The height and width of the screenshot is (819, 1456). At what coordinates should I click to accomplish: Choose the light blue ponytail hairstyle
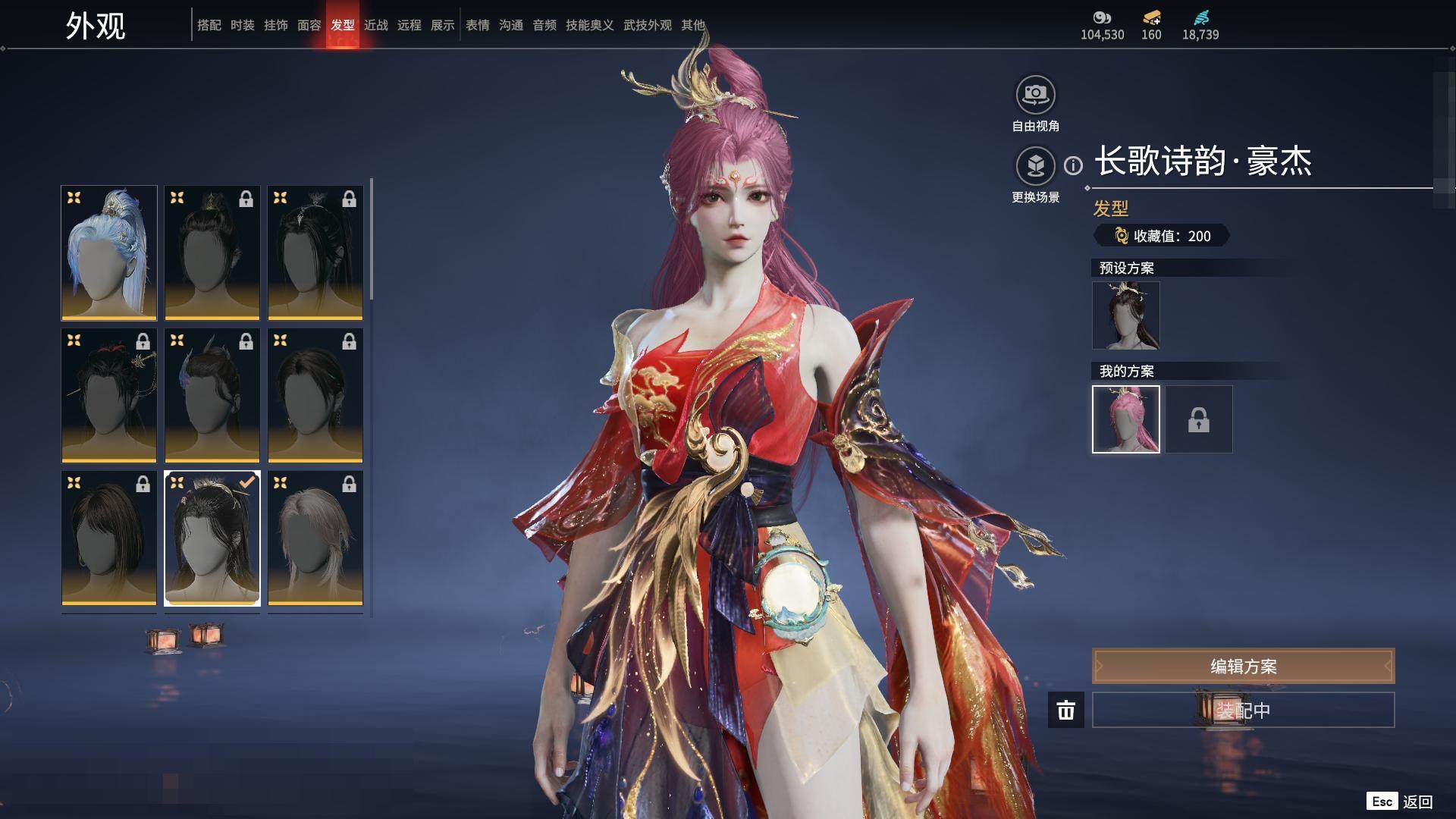tap(109, 253)
